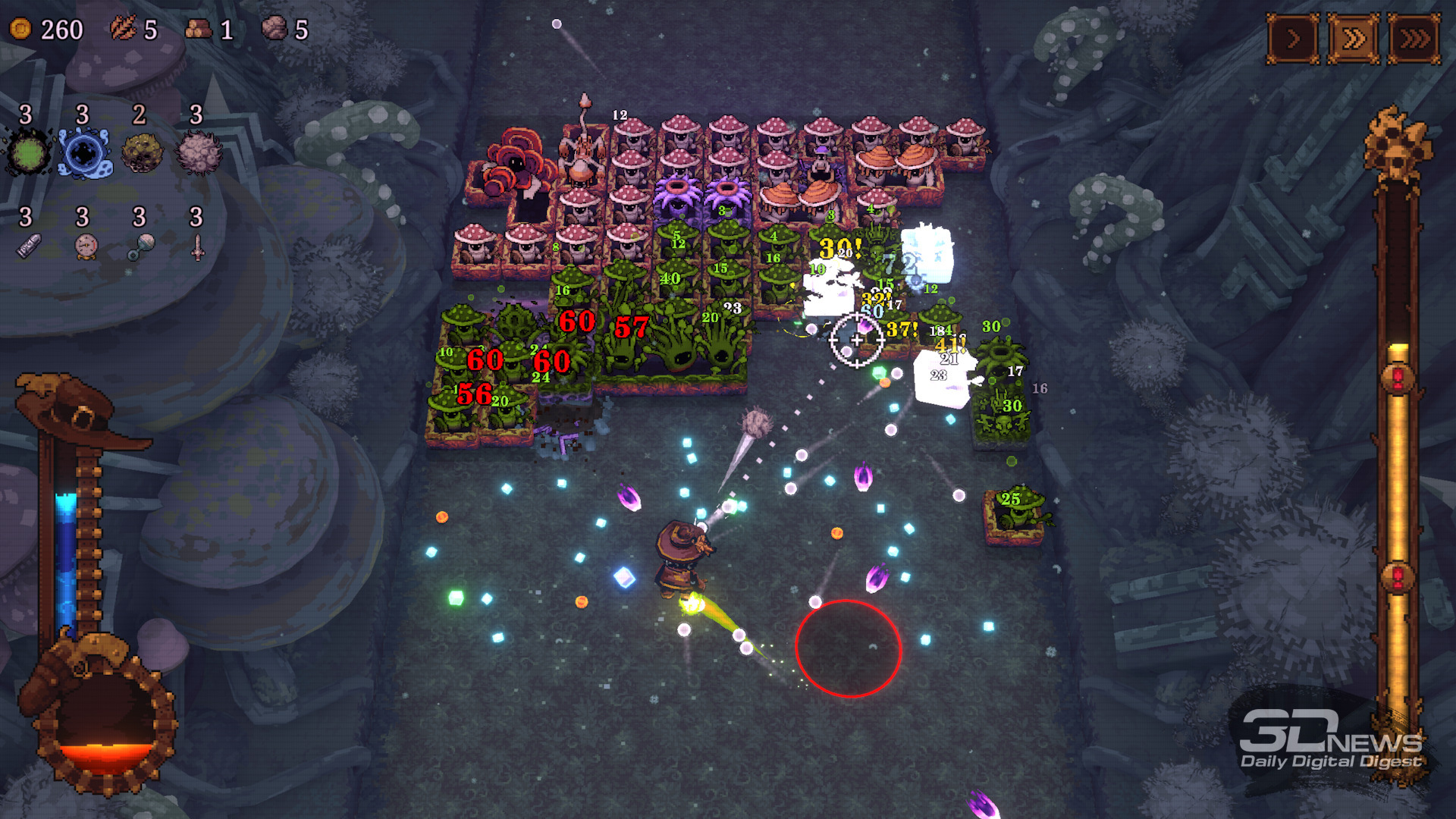Switch to triple-arrow fastest speed
This screenshot has height=819, width=1456.
tap(1414, 38)
